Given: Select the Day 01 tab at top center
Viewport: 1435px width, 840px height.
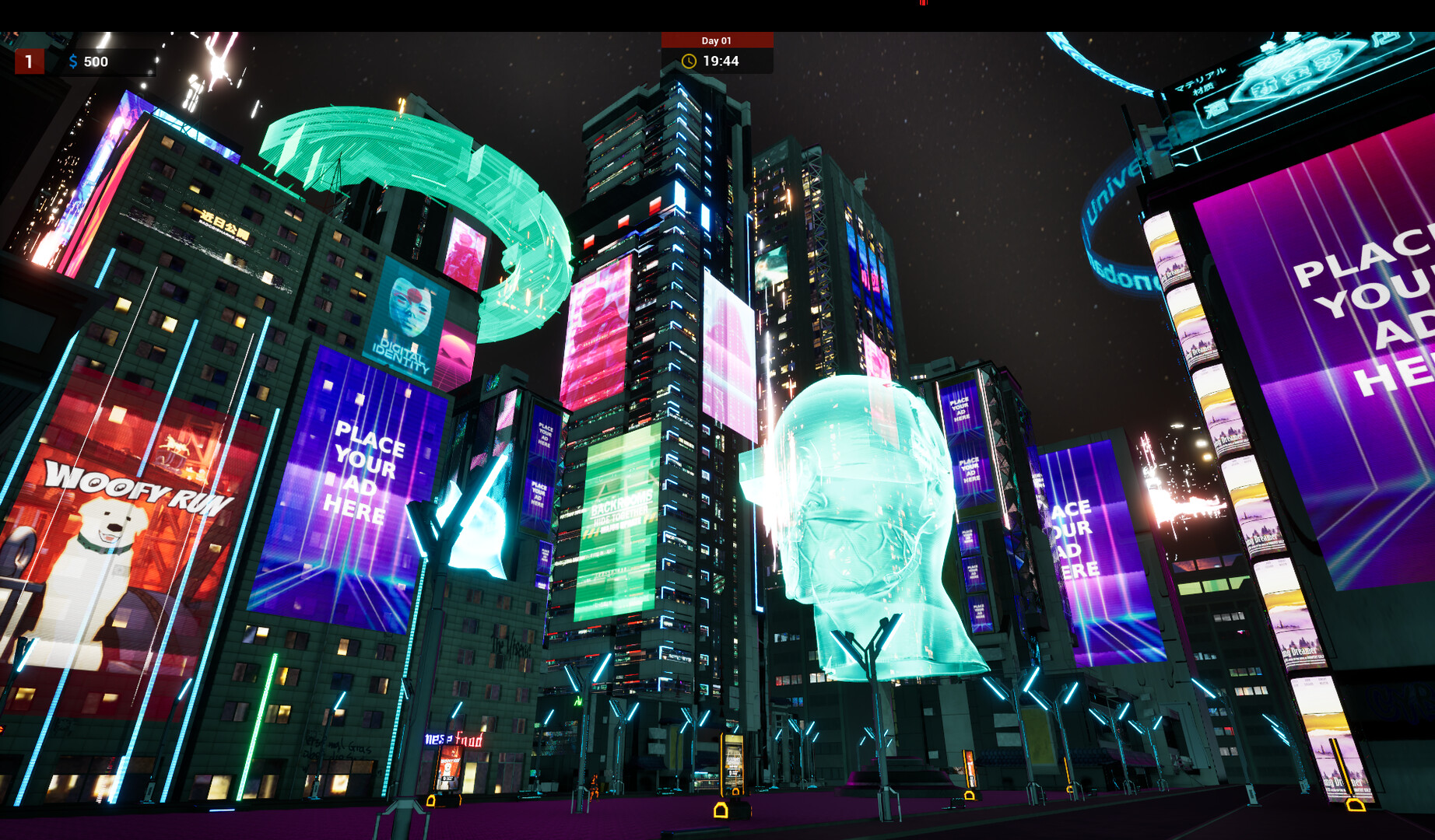Looking at the screenshot, I should (x=714, y=40).
